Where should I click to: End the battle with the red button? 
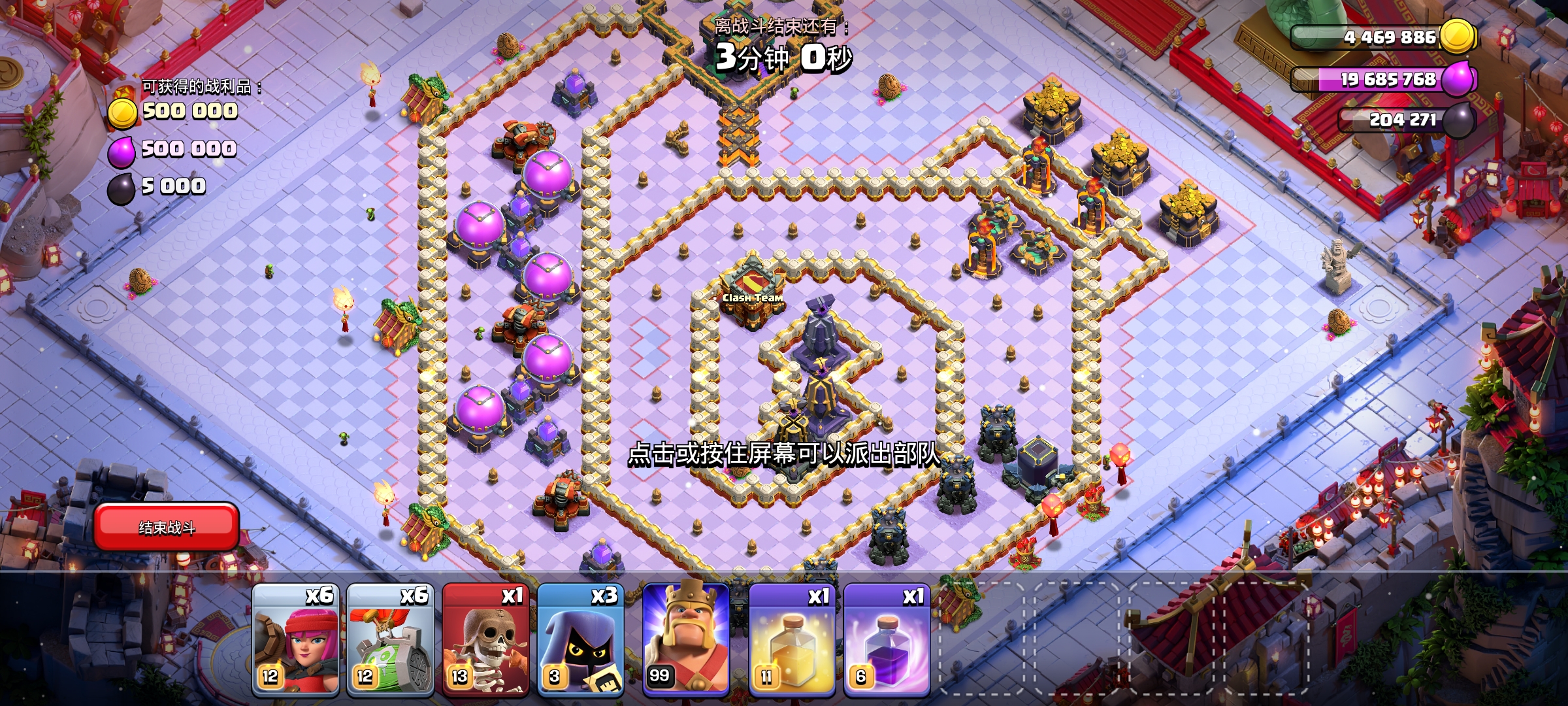(167, 527)
